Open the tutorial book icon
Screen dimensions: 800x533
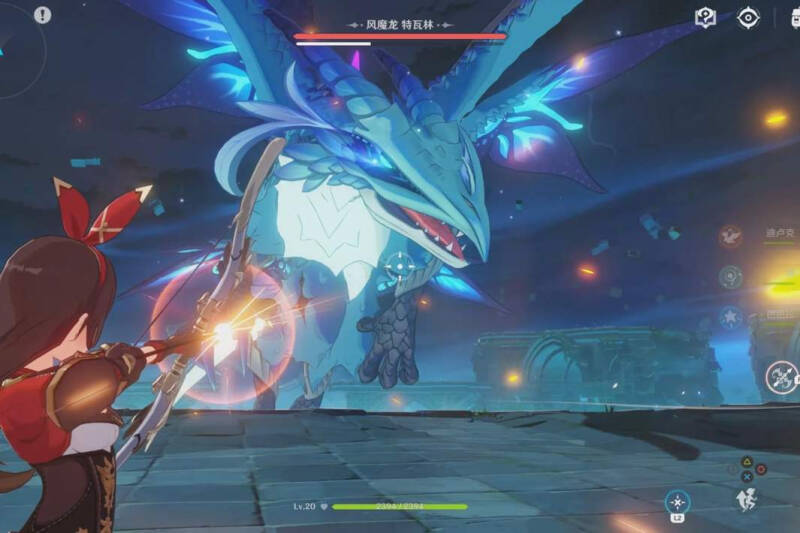pyautogui.click(x=706, y=18)
